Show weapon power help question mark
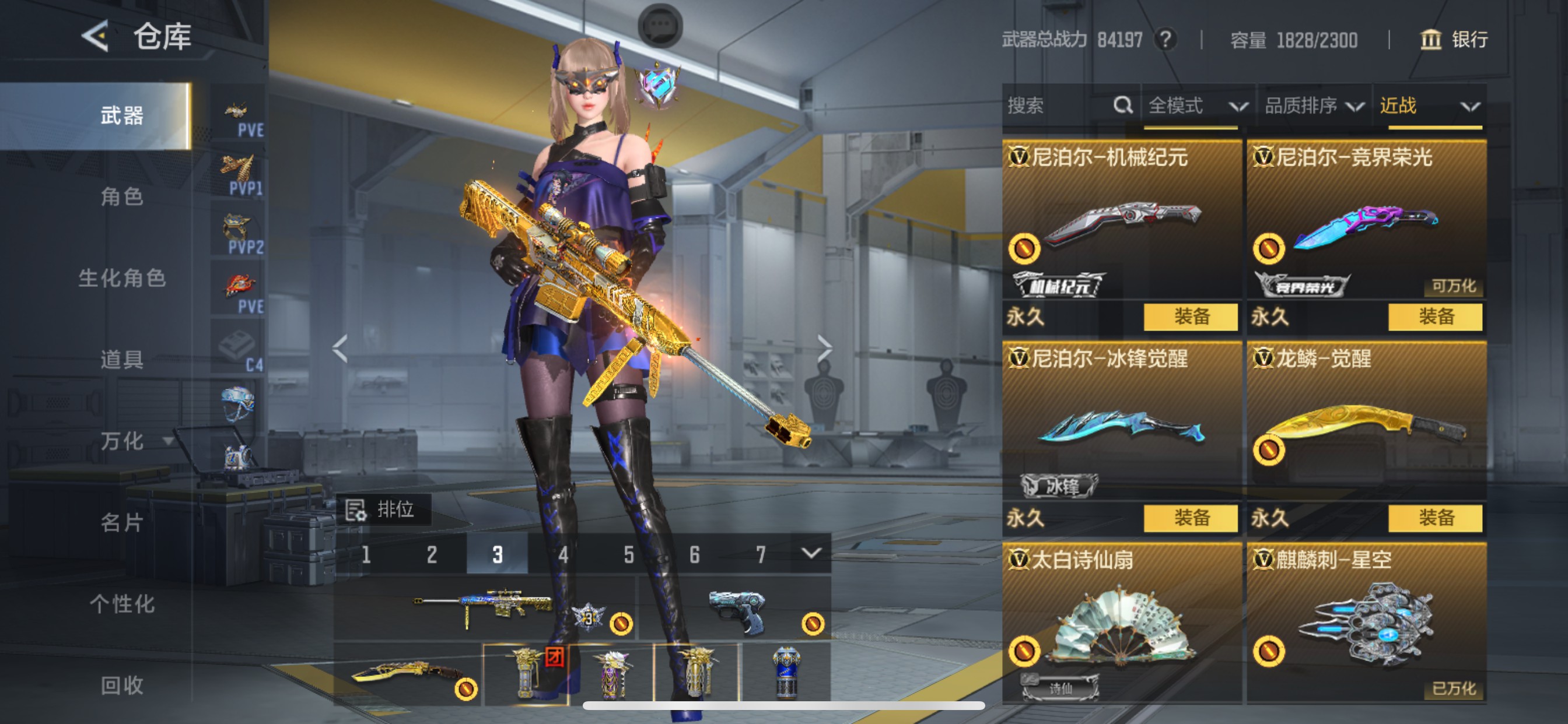The image size is (1568, 724). 1165,40
